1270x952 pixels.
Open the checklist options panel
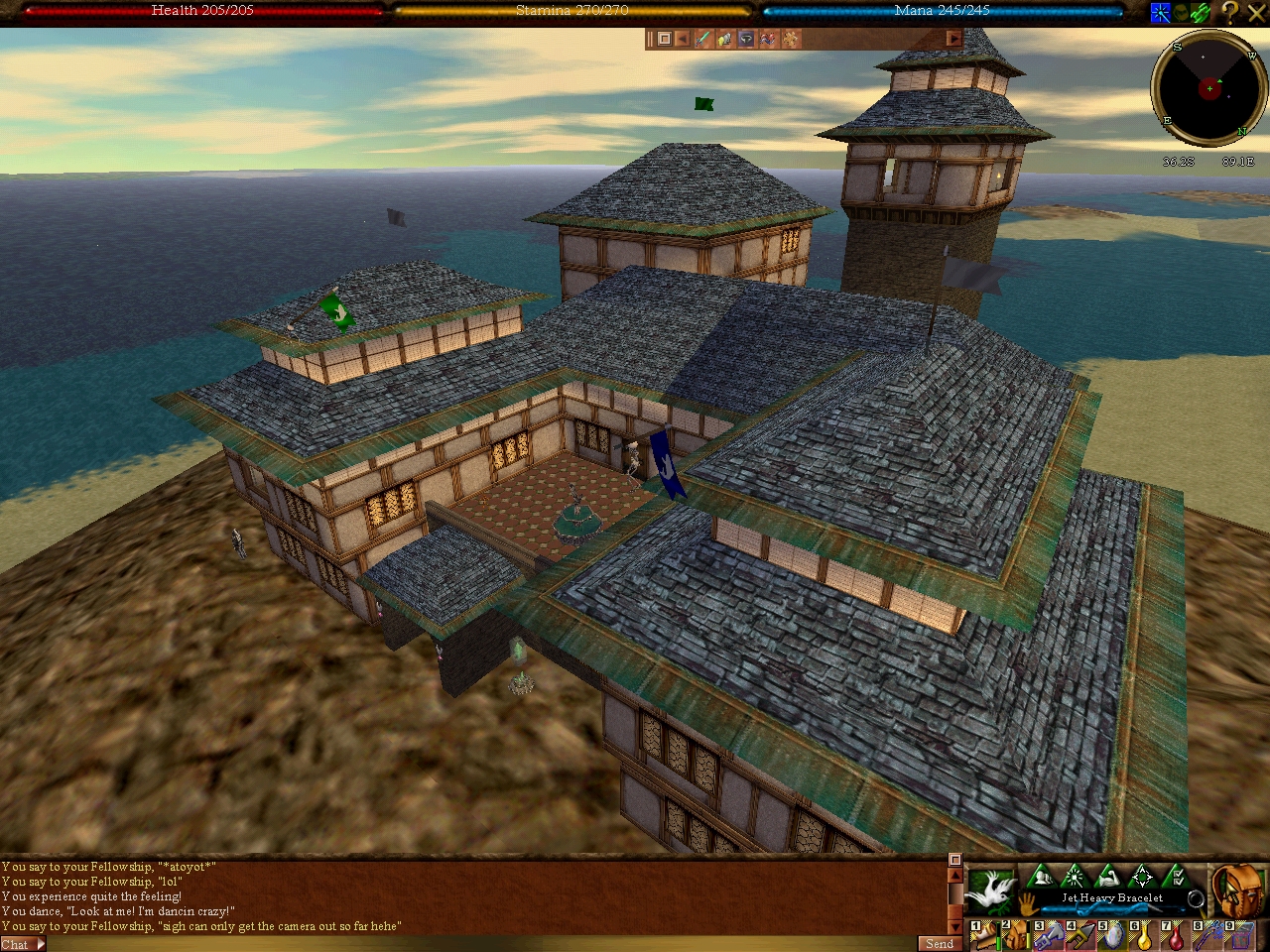(1176, 877)
